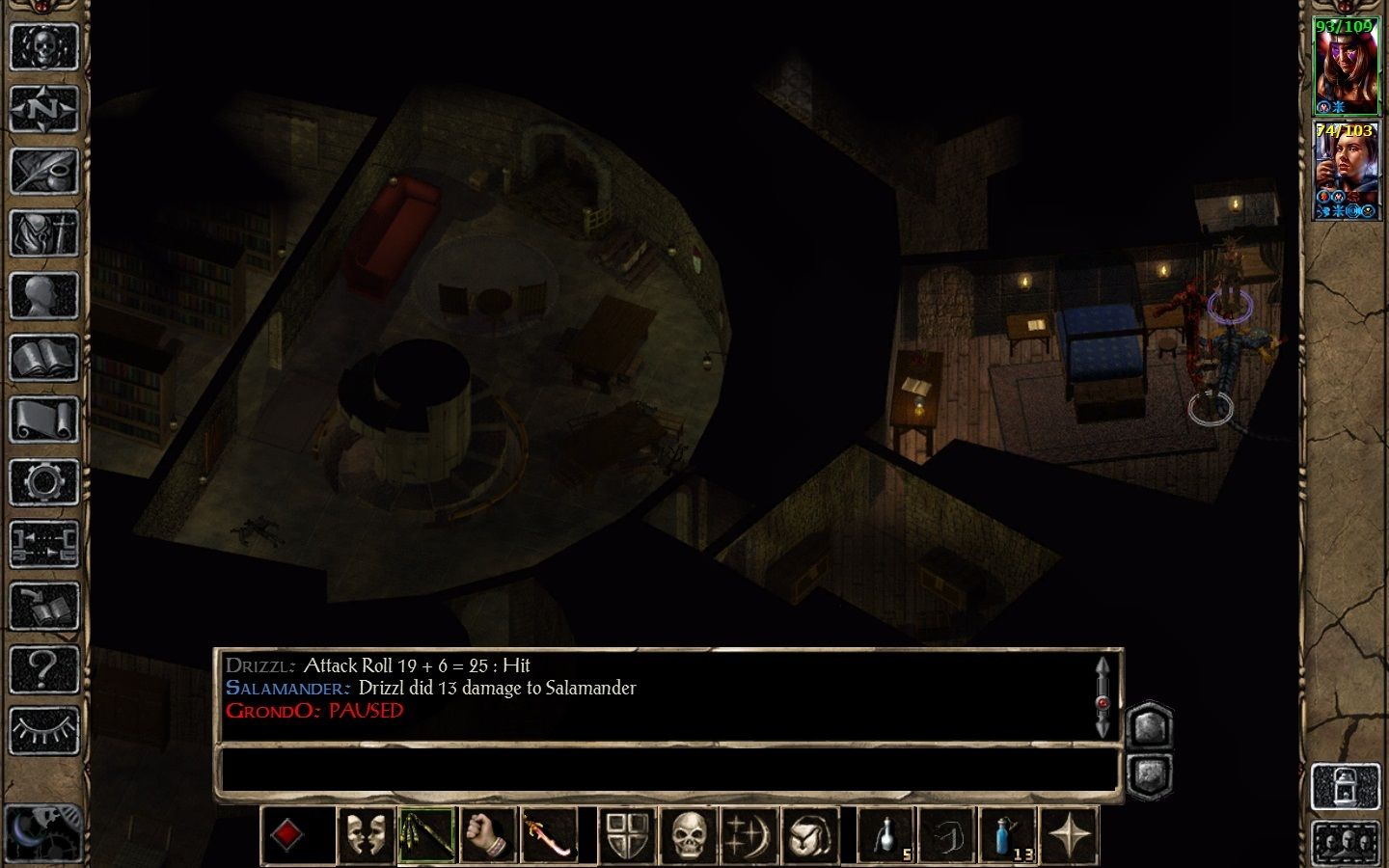Open the area map with the compass button
This screenshot has height=868, width=1389.
(x=43, y=109)
